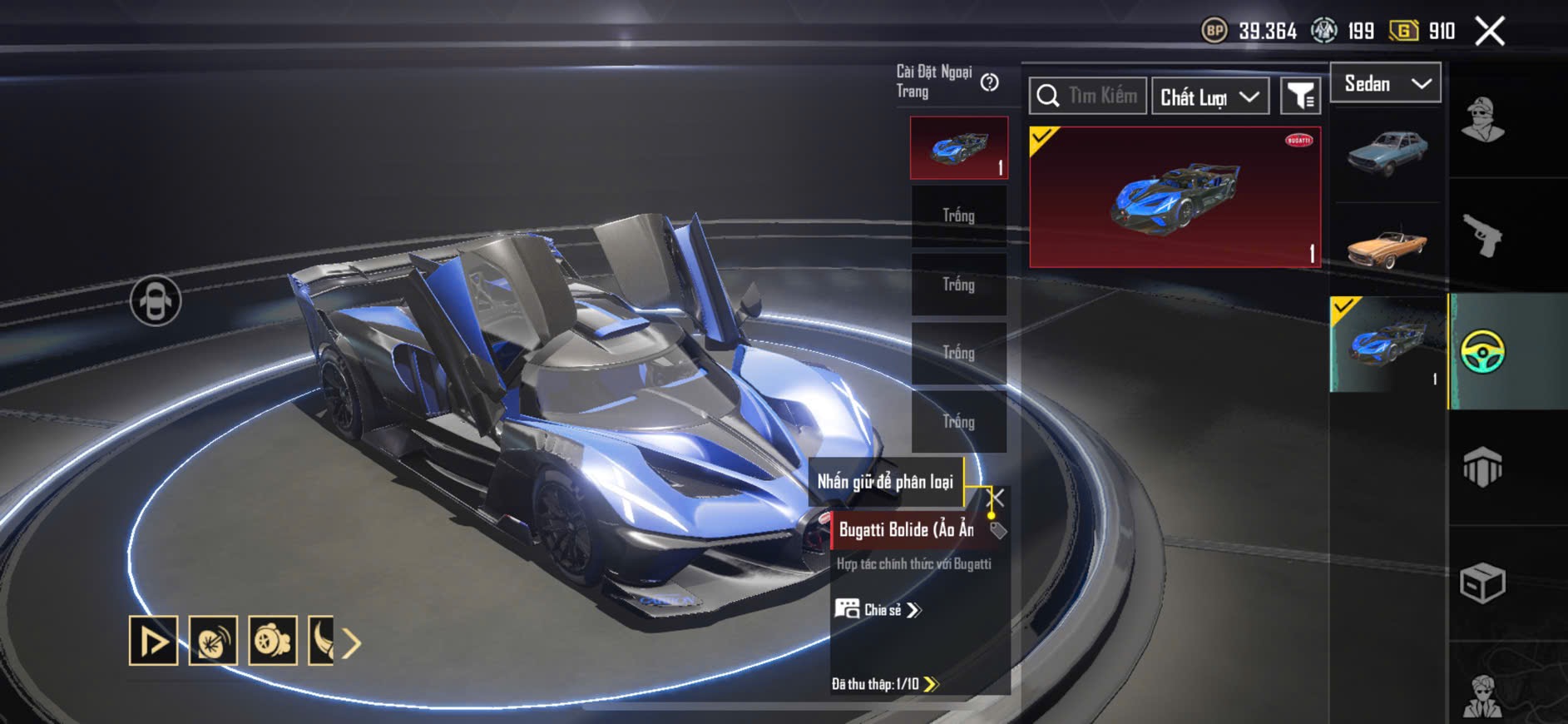This screenshot has height=724, width=1568.
Task: Switch to the pistol weapons tab
Action: coord(1482,236)
